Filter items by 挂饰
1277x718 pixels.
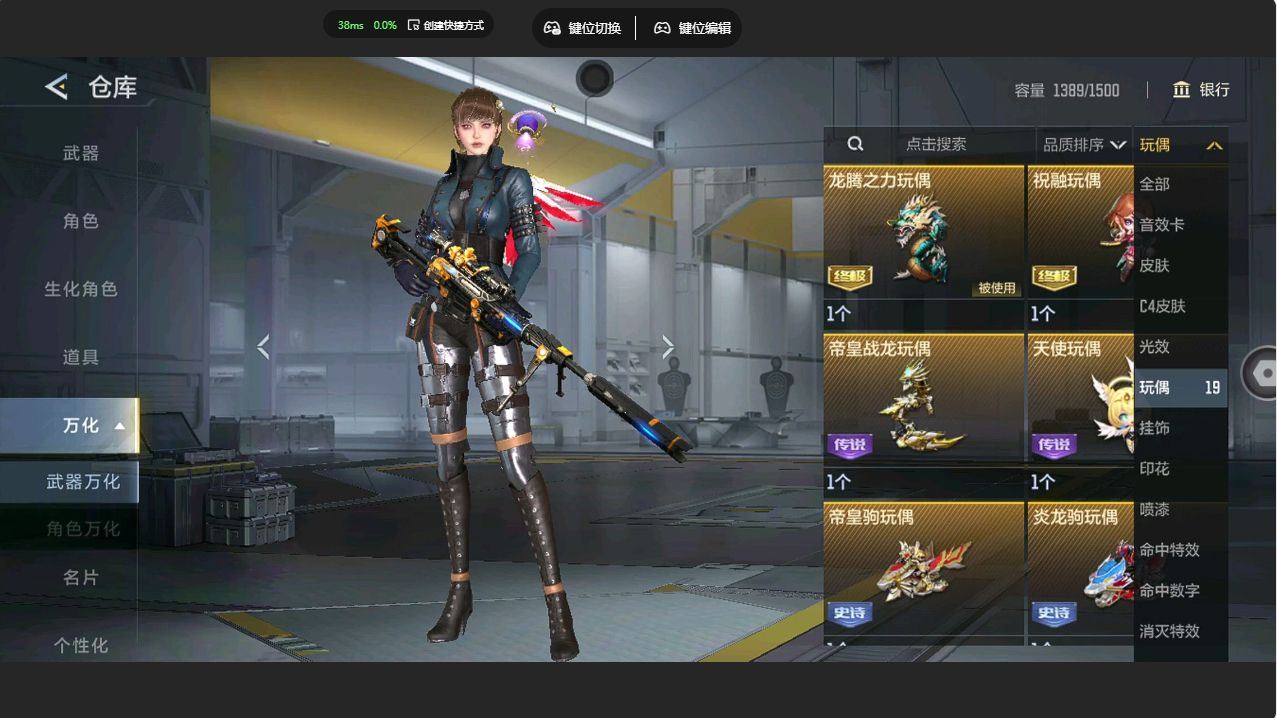point(1155,428)
